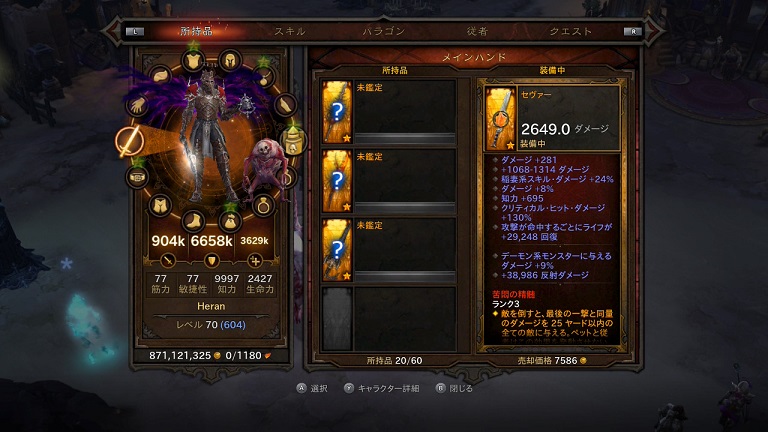Select the 所持品 tab
Screen dimensions: 768x432
[x=197, y=31]
